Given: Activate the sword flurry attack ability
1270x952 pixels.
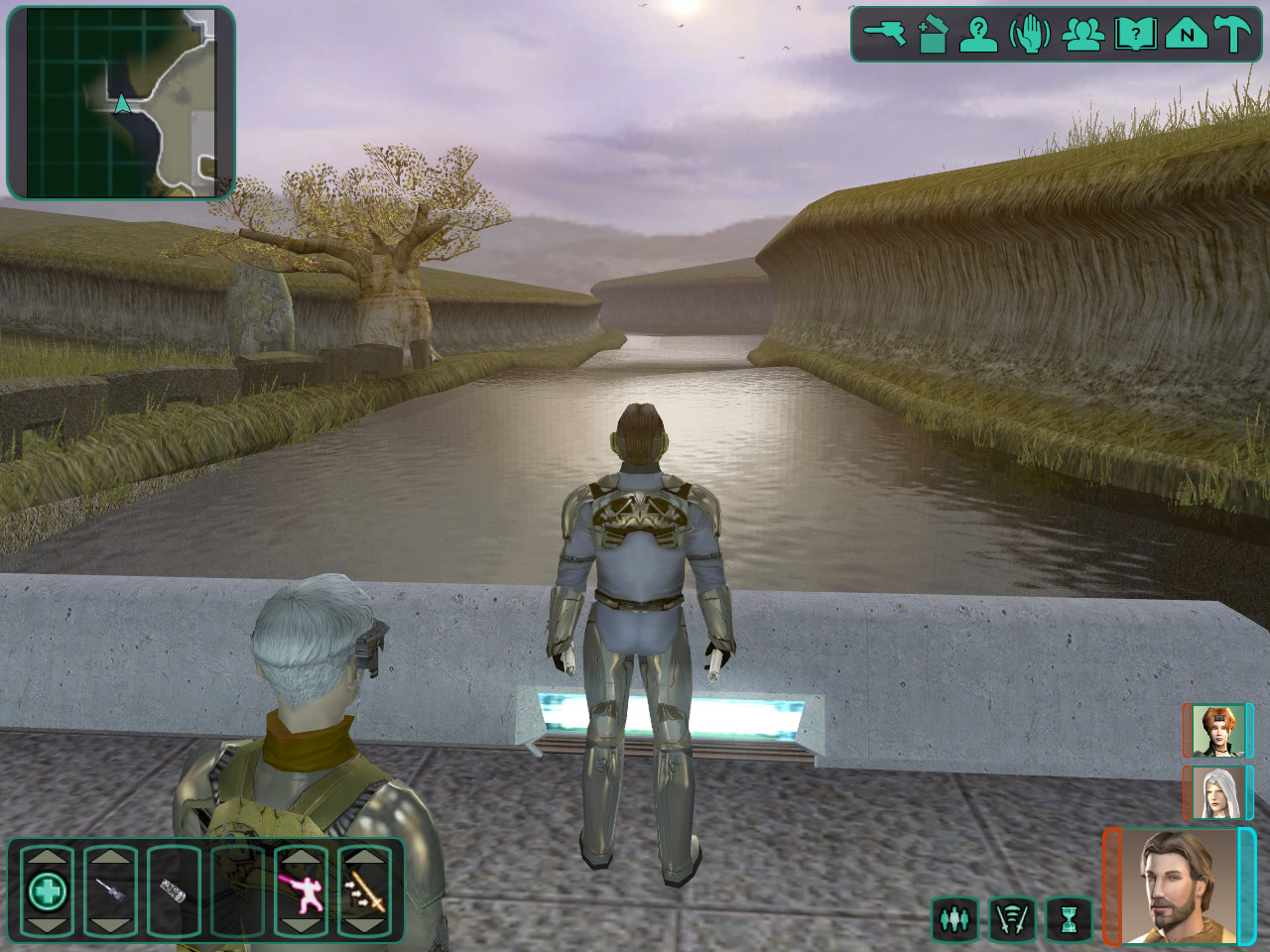Looking at the screenshot, I should click(x=364, y=892).
